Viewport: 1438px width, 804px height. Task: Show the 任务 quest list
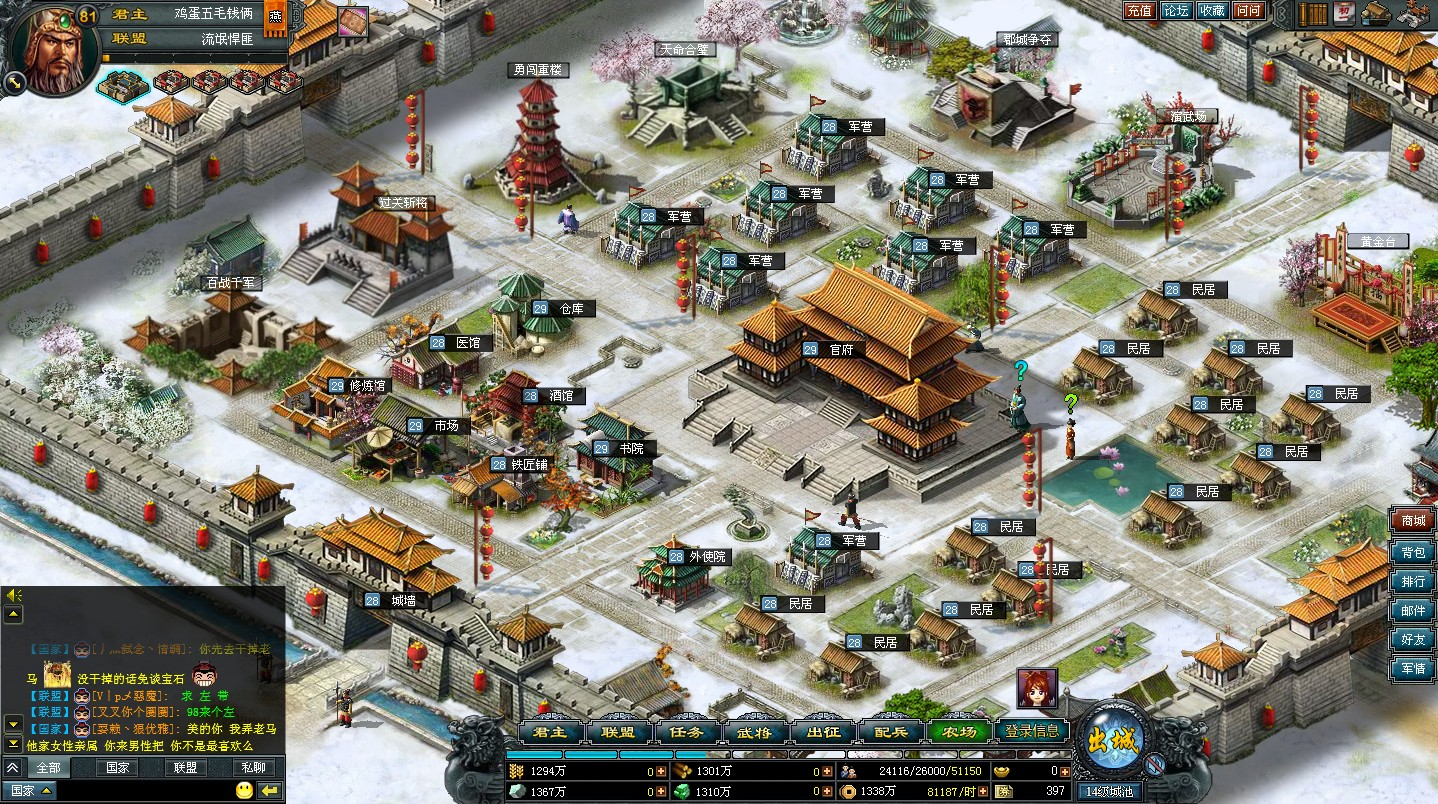(x=687, y=732)
